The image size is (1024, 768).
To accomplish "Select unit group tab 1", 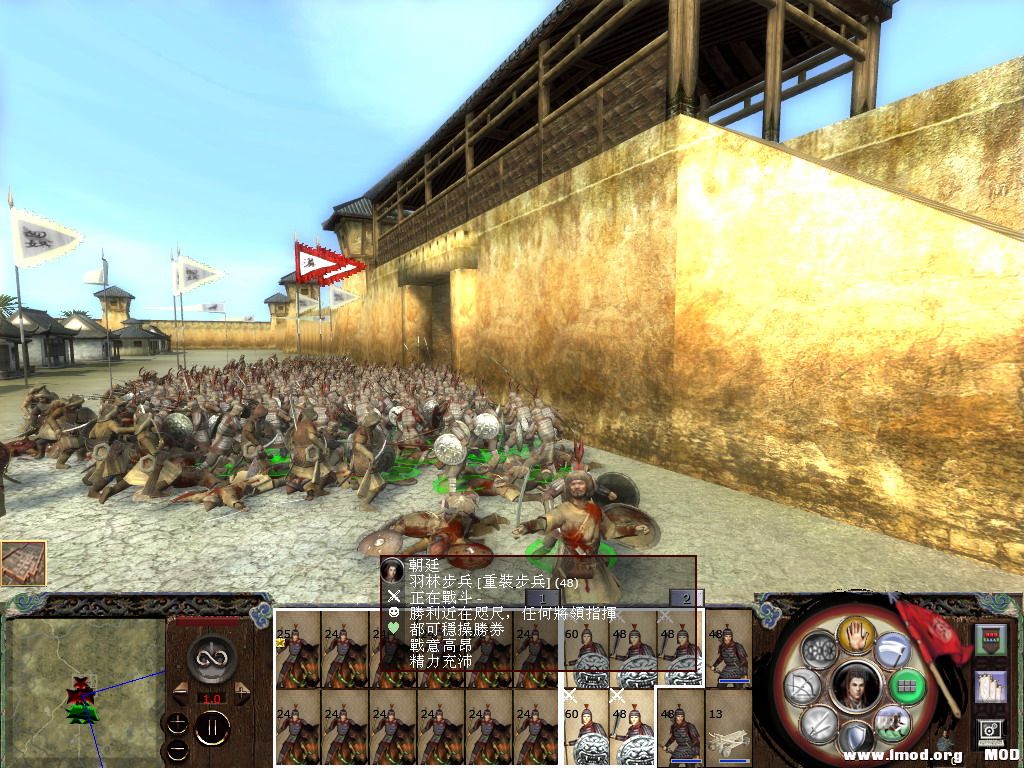I will point(542,599).
